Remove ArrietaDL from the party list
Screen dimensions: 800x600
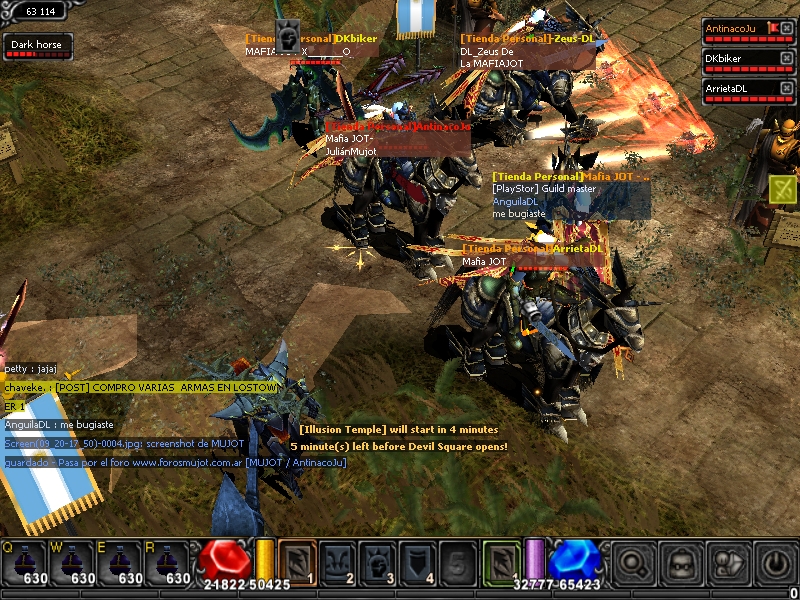click(786, 88)
